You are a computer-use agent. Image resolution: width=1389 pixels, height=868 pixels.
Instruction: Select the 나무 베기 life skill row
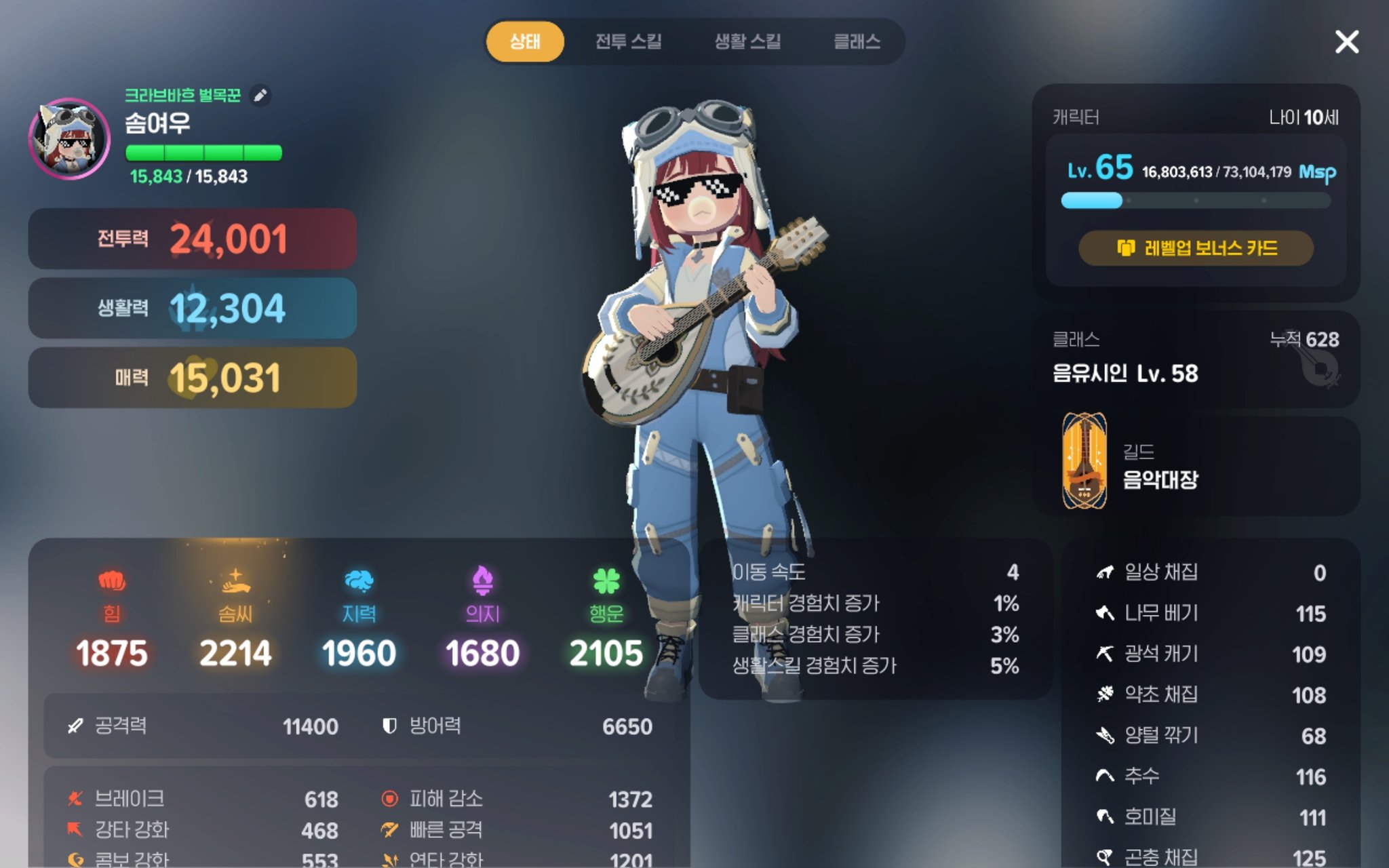(x=1210, y=614)
